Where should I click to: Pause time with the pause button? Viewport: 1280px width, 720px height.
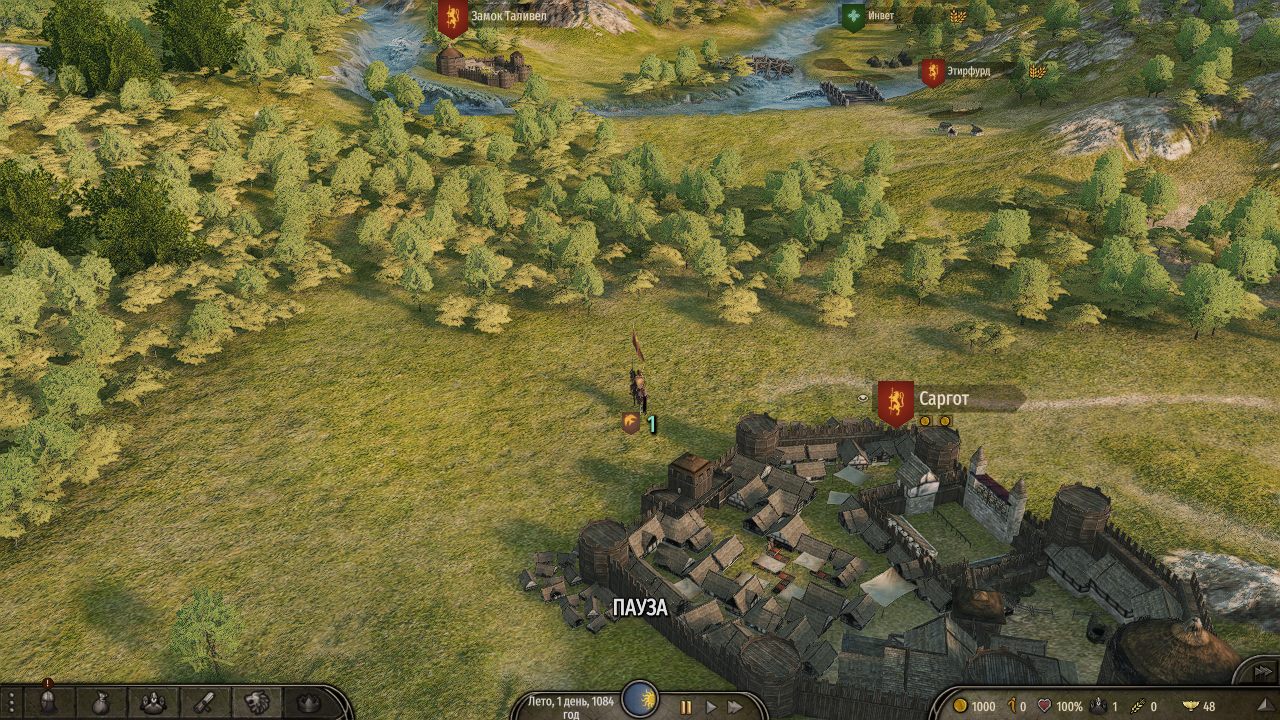(686, 707)
